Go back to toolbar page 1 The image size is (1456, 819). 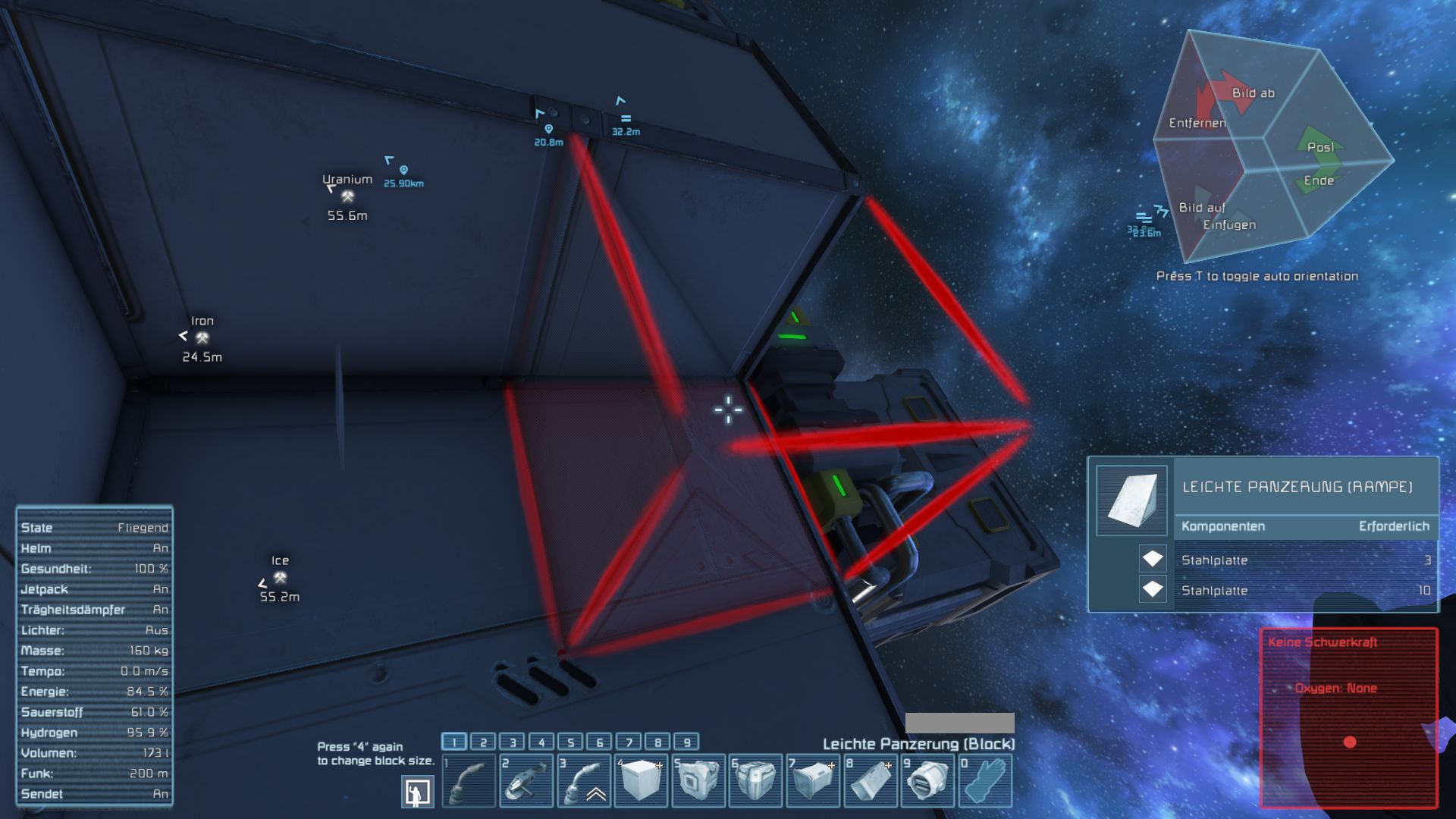(x=454, y=742)
